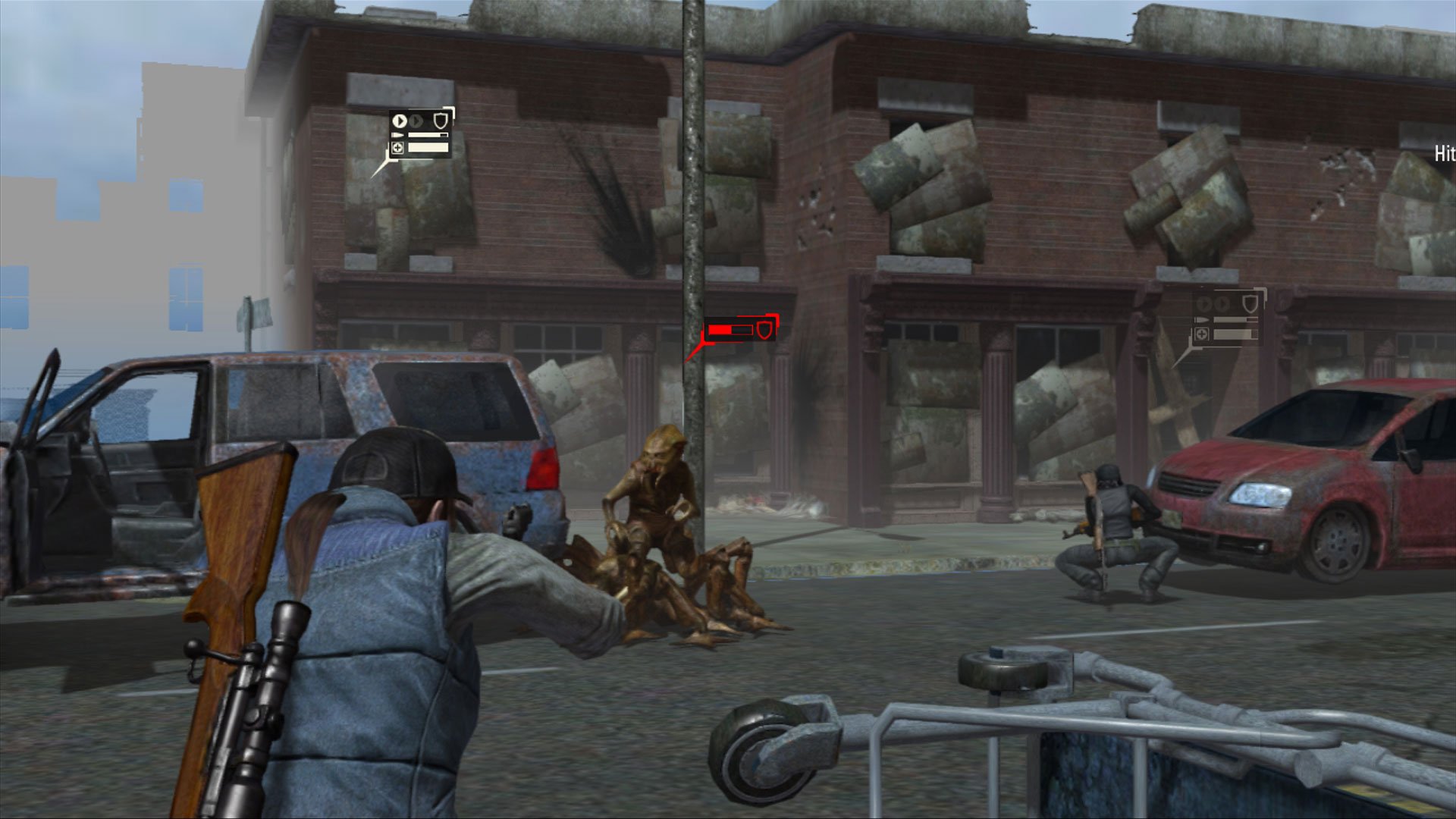The image size is (1456, 819).
Task: Toggle the first action point indicator on right panel
Action: pos(1205,304)
